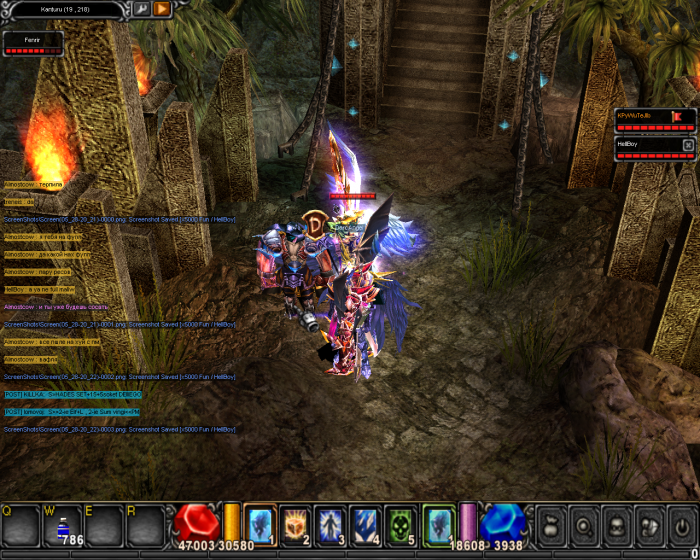
Task: Open the current skill selector beside the mana orb
Action: pos(438,525)
